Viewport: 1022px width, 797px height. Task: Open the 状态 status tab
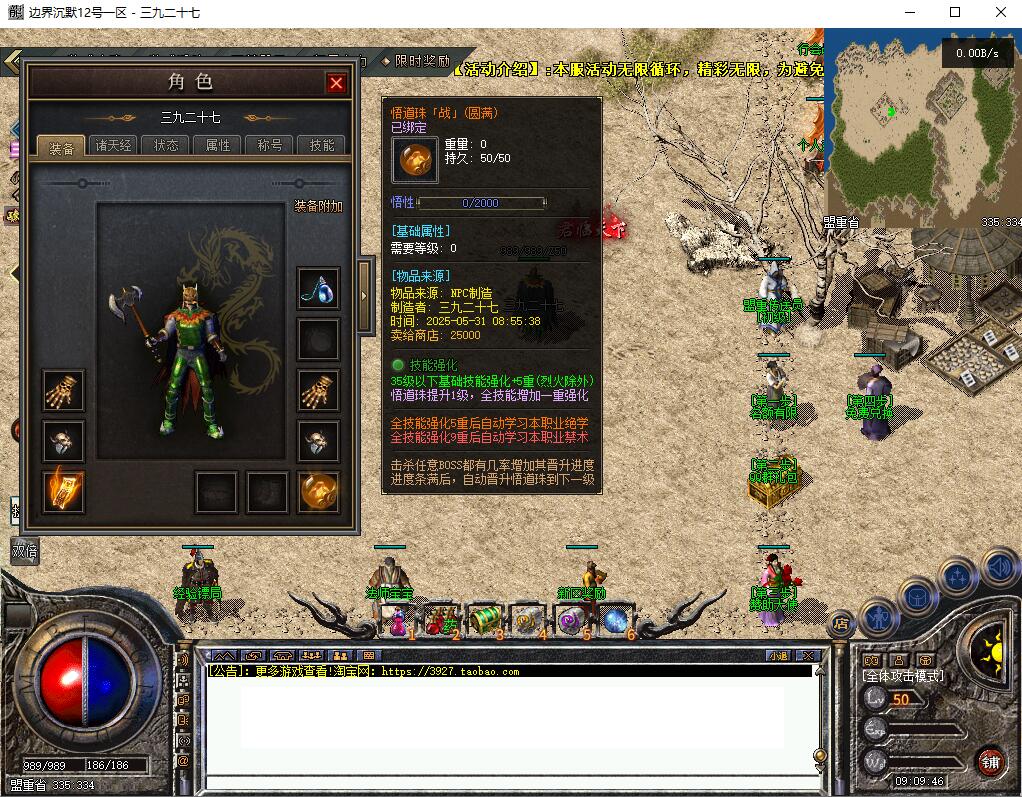pos(166,145)
